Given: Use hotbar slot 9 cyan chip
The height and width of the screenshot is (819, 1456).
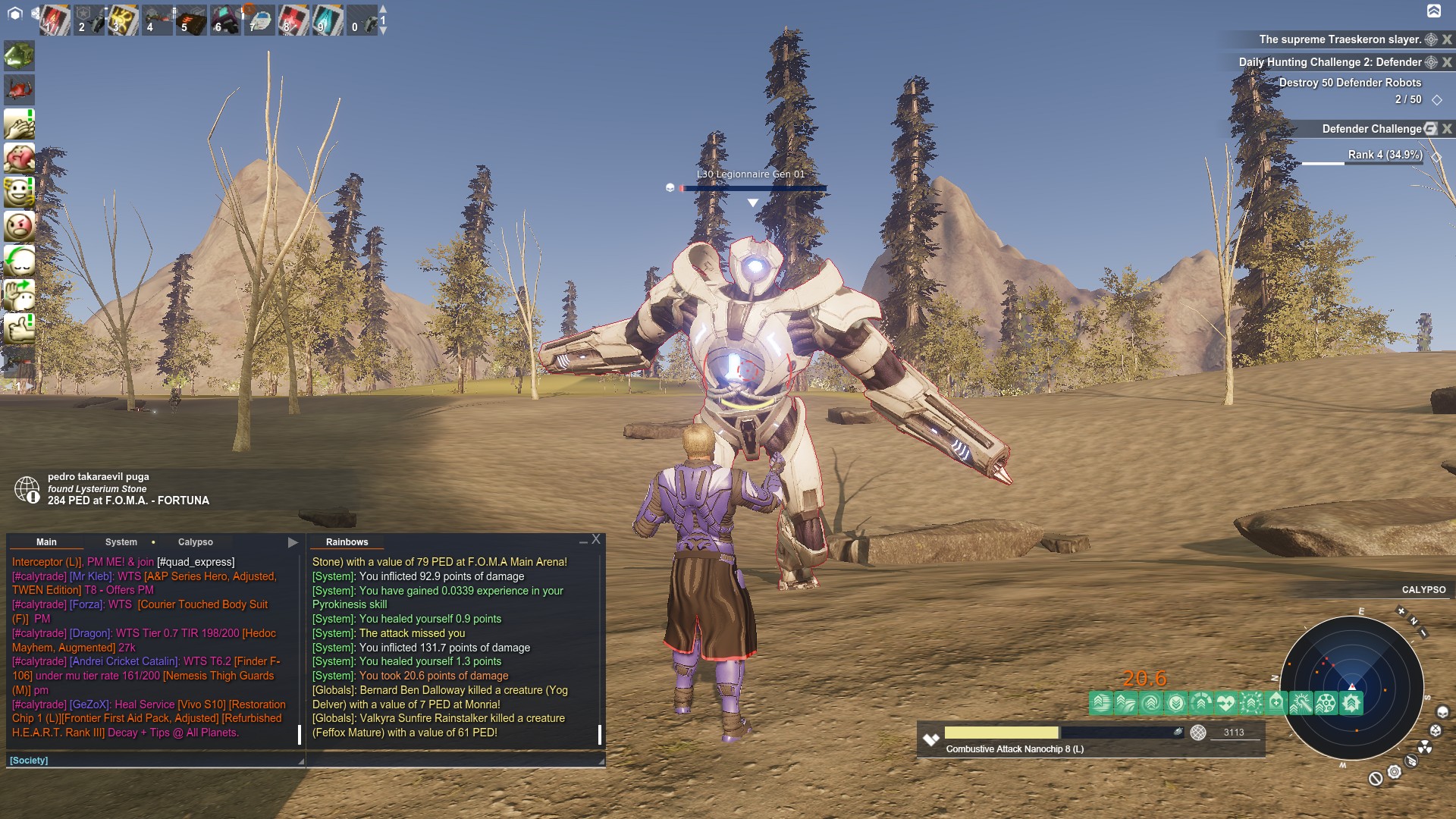Looking at the screenshot, I should coord(328,20).
